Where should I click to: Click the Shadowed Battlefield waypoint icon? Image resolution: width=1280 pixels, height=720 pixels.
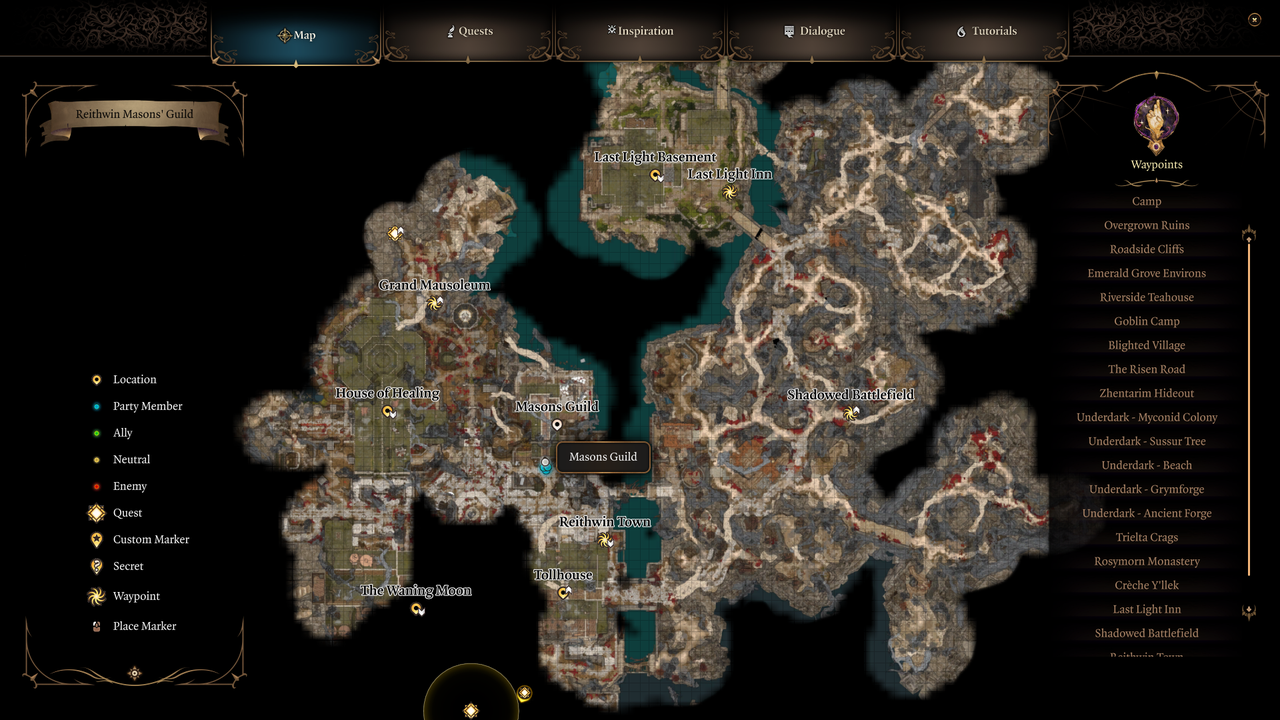(x=852, y=413)
